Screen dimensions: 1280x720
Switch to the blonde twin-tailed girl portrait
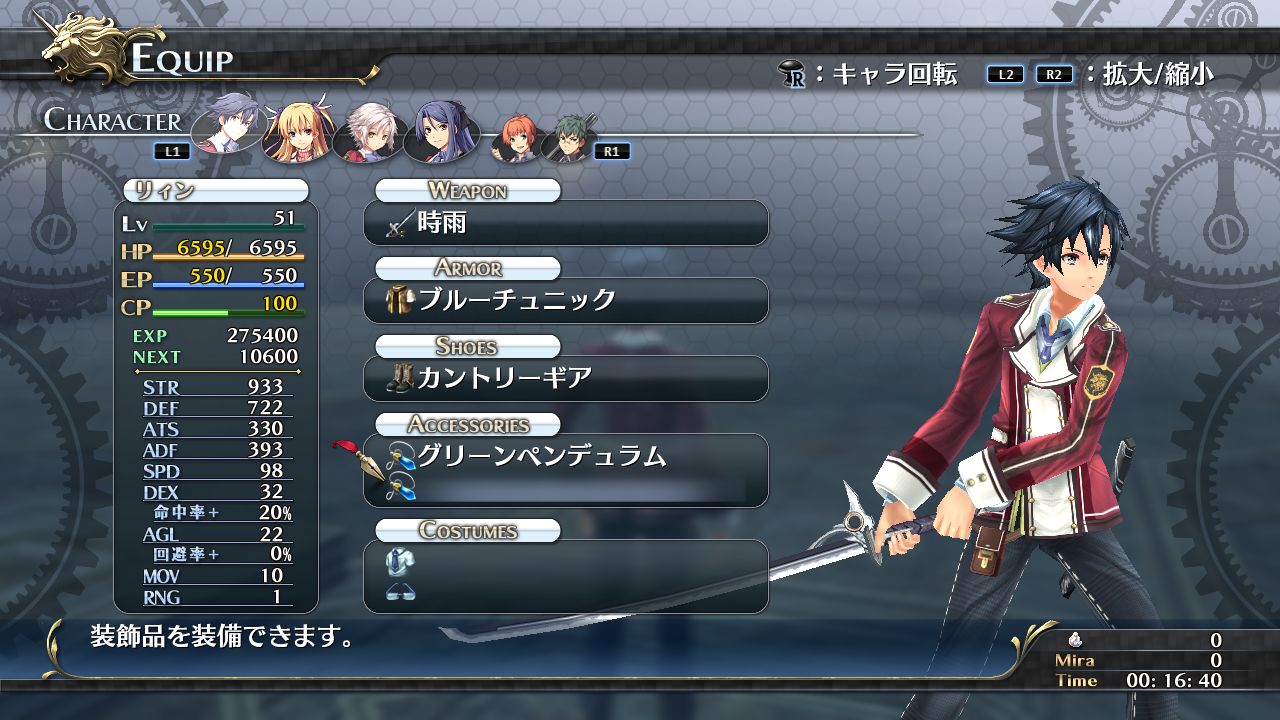pyautogui.click(x=296, y=127)
